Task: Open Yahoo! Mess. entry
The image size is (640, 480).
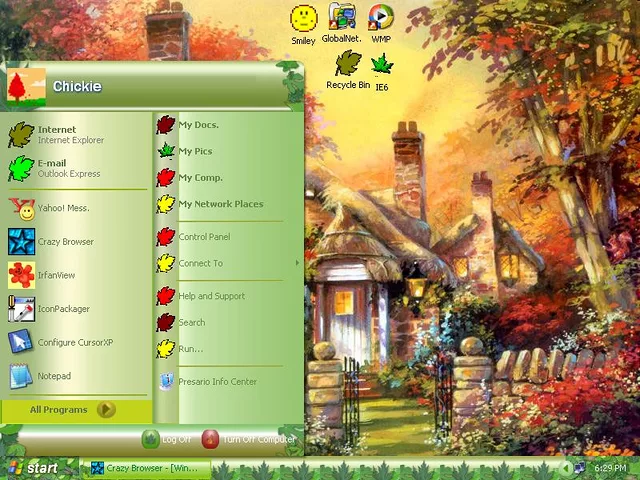Action: pyautogui.click(x=63, y=208)
